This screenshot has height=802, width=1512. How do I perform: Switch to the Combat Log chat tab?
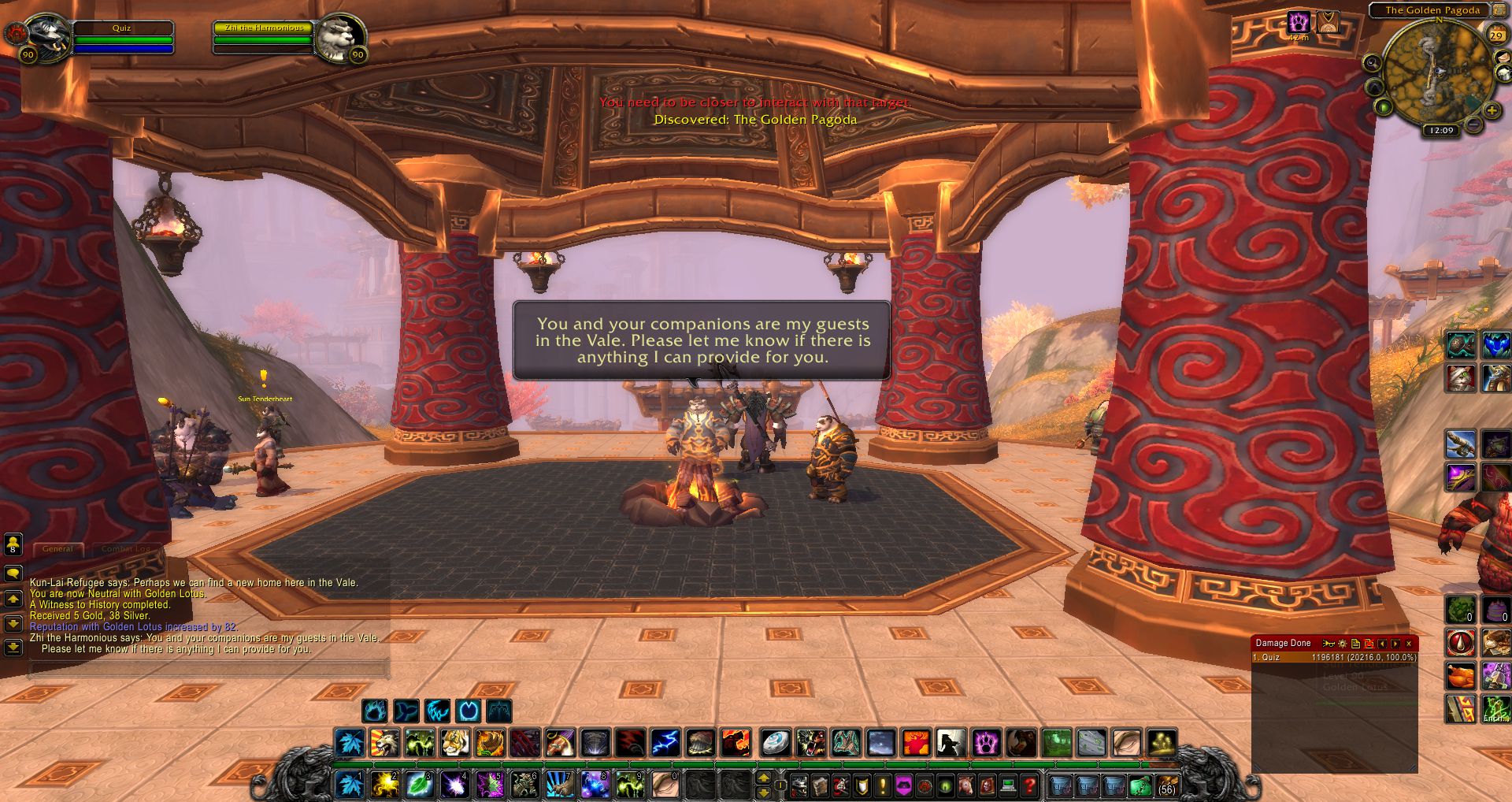tap(125, 548)
